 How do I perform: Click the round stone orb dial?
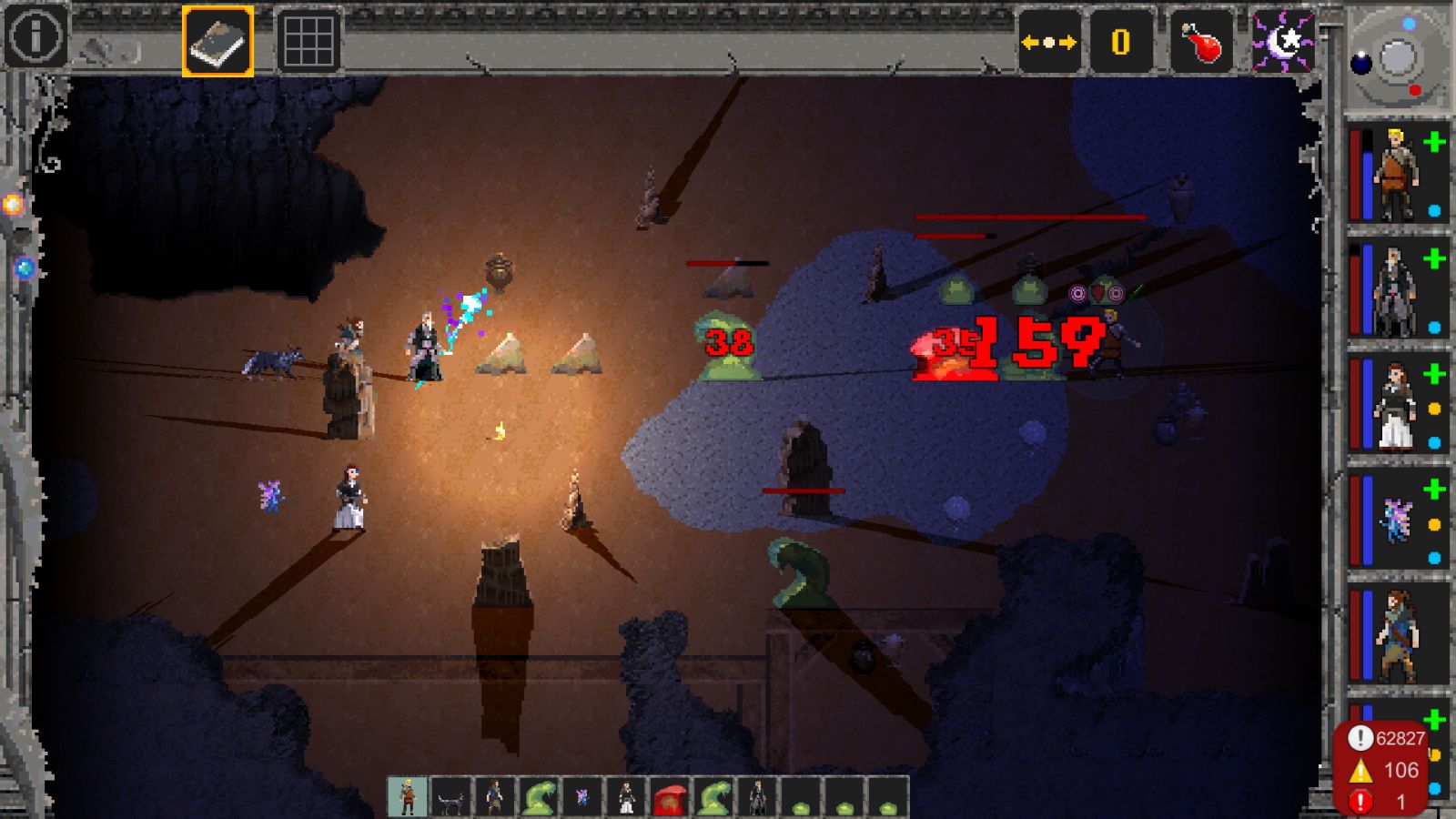coord(1397,58)
